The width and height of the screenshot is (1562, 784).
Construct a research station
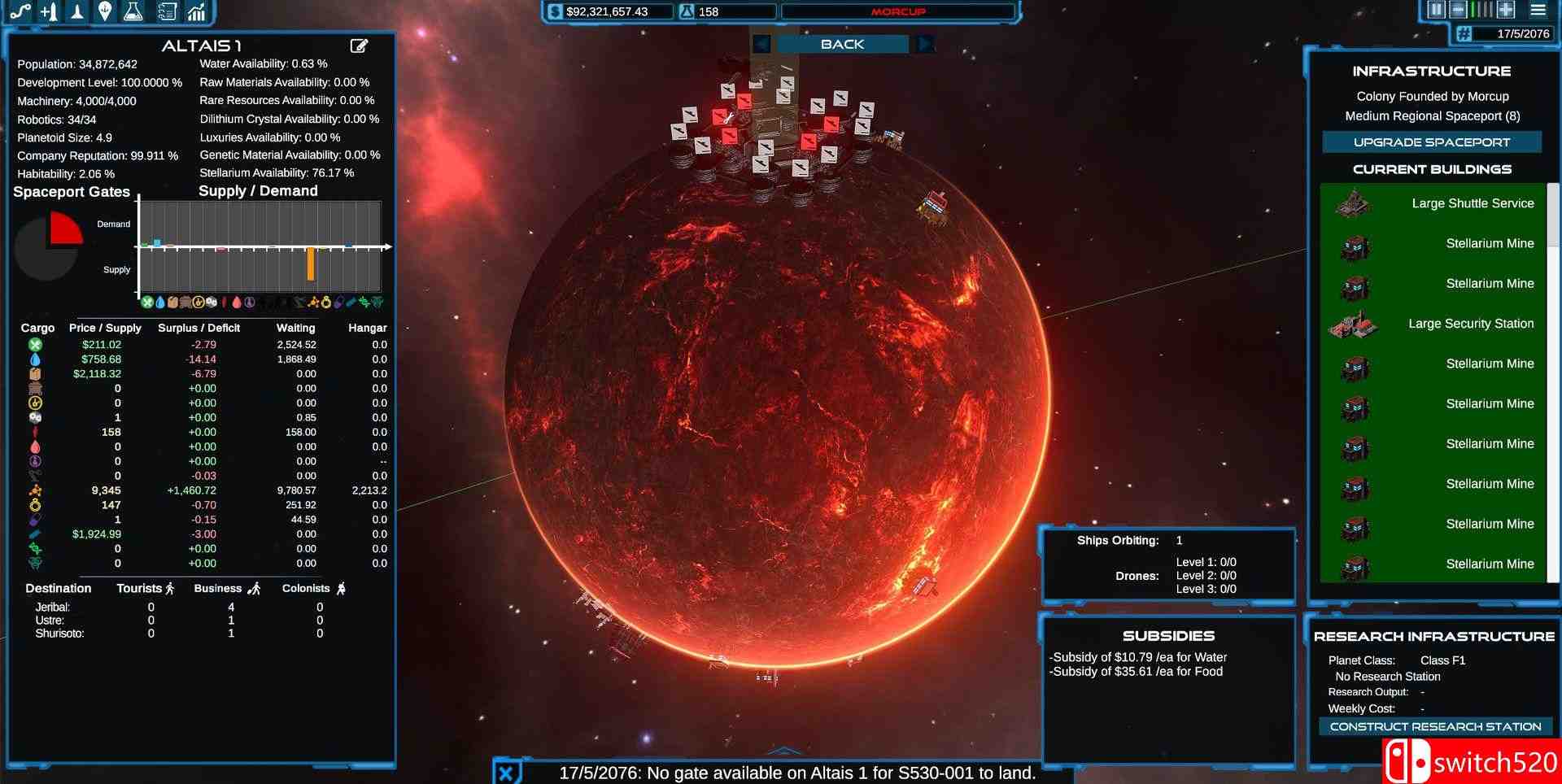(x=1435, y=726)
